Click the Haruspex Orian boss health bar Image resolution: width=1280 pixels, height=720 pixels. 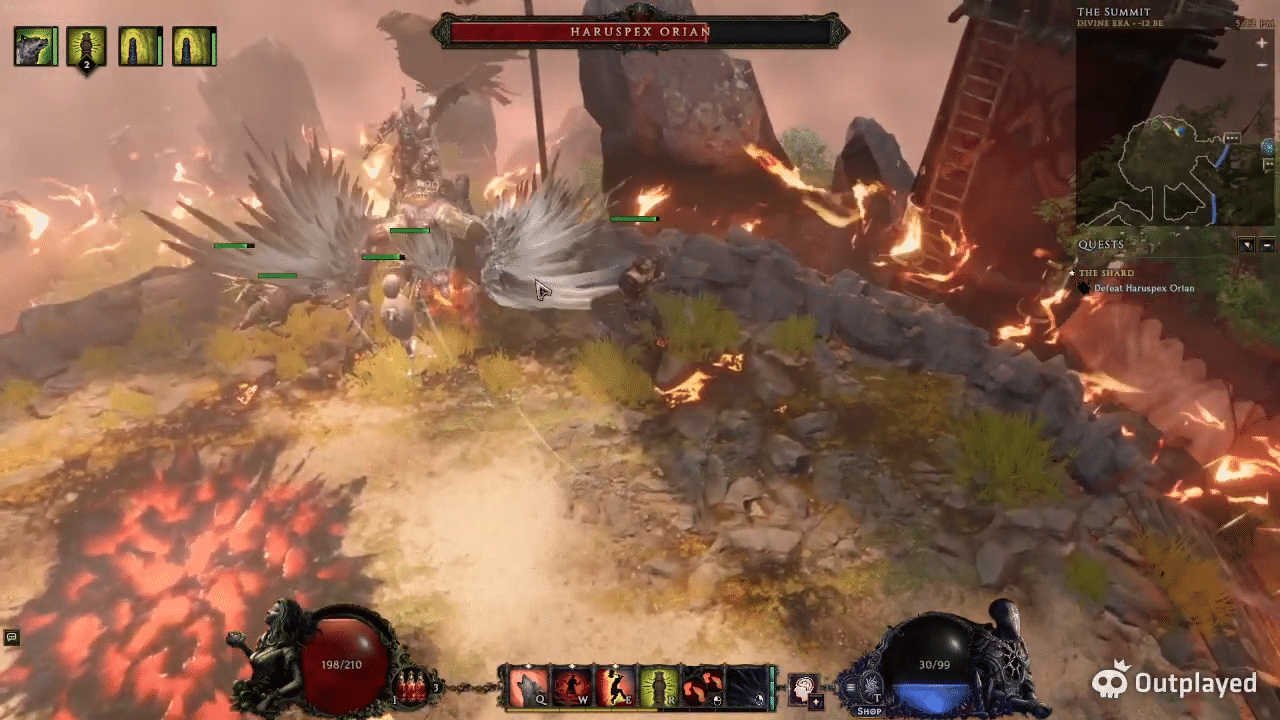coord(640,32)
